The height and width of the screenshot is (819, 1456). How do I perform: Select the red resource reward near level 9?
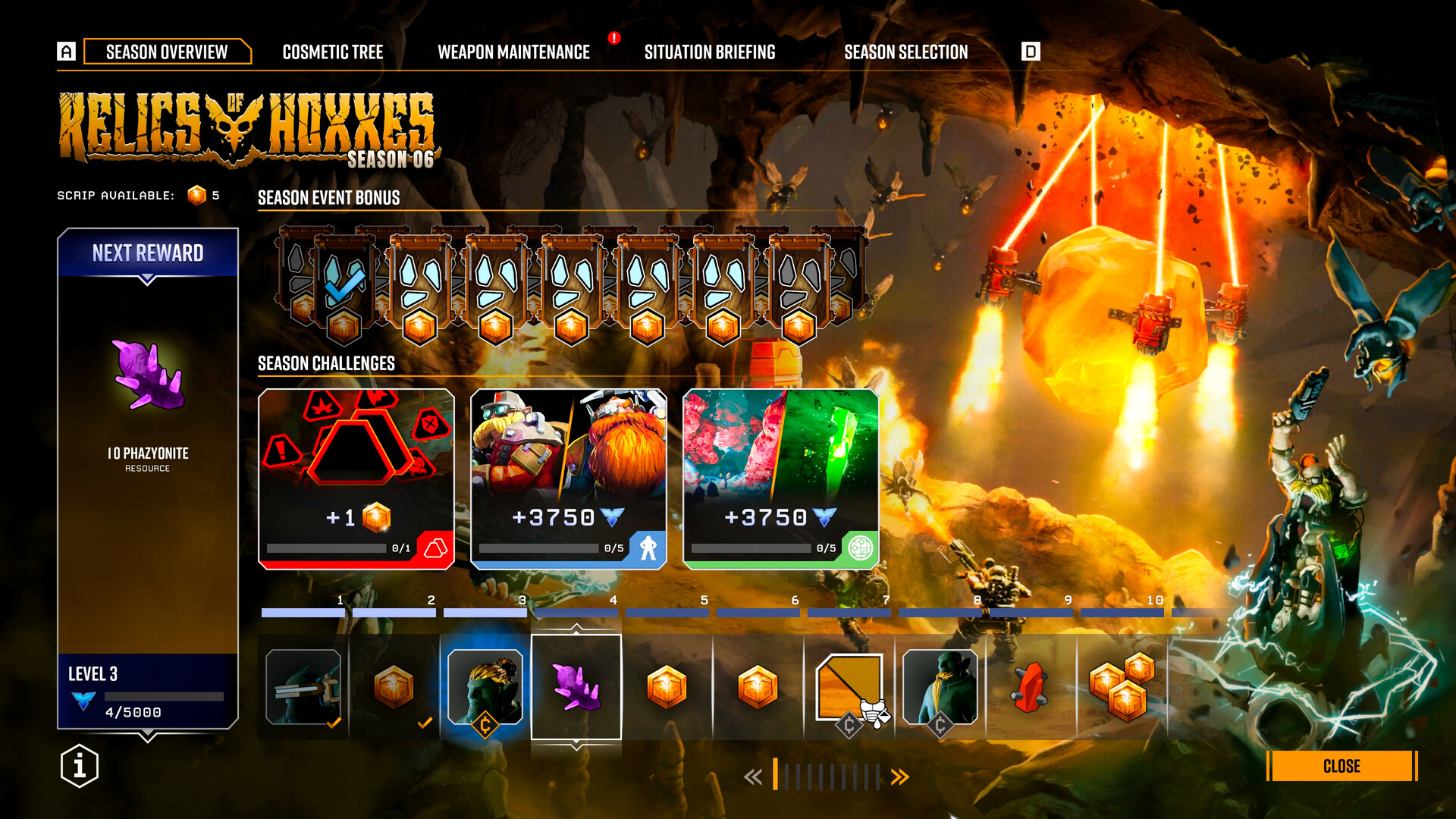tap(1031, 686)
